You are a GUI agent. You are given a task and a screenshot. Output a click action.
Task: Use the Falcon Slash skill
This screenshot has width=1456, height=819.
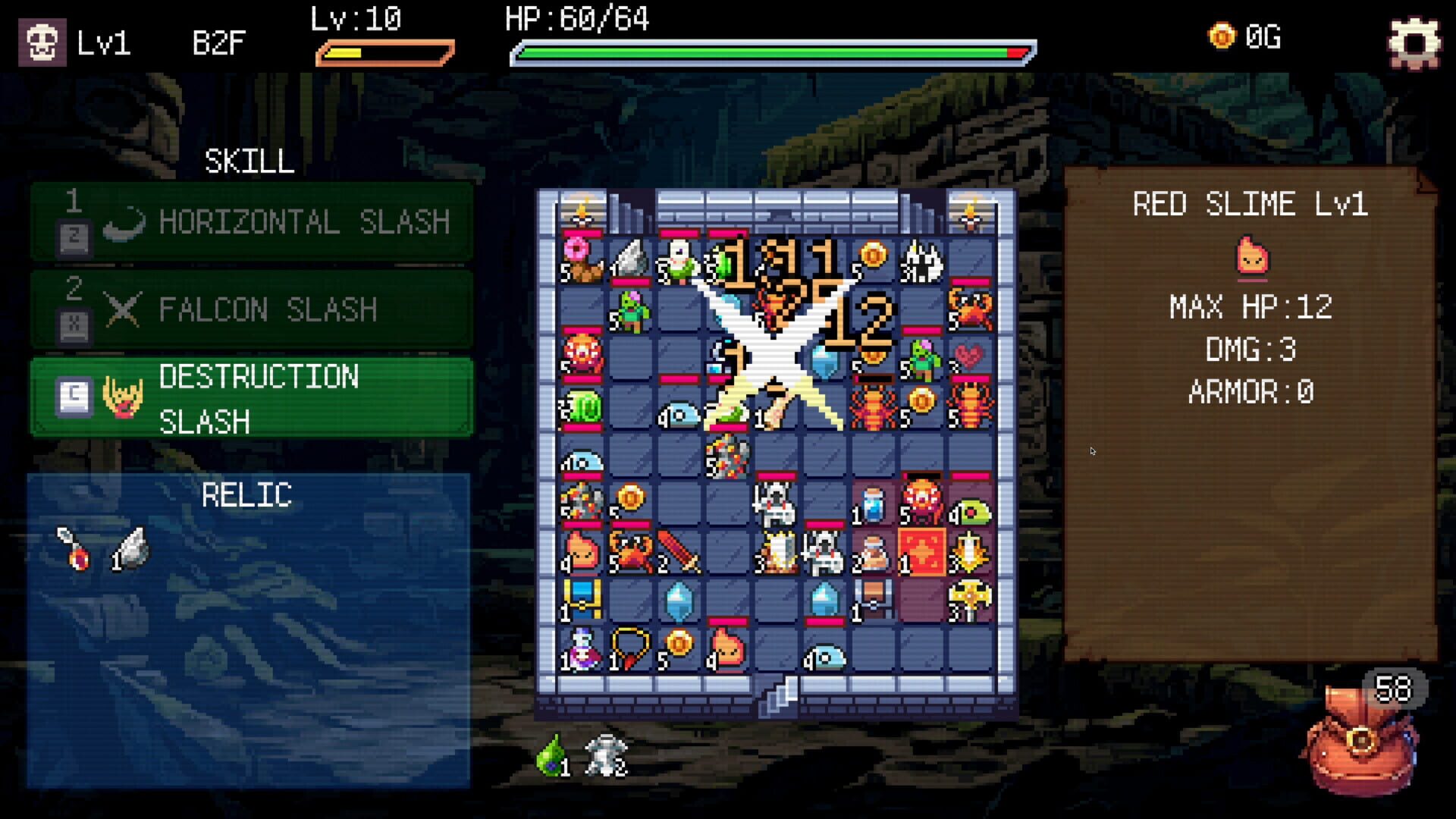[x=250, y=309]
